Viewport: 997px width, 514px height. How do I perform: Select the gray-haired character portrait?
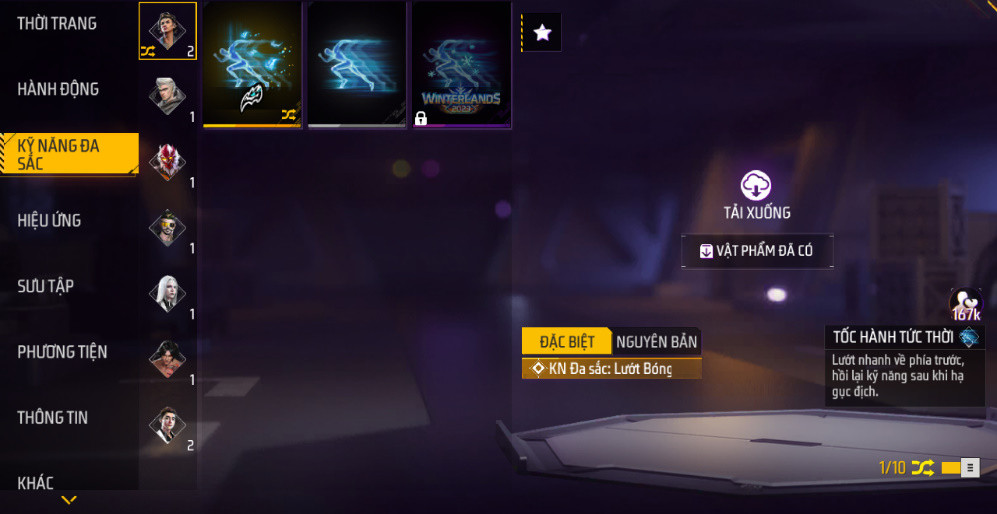click(x=167, y=96)
